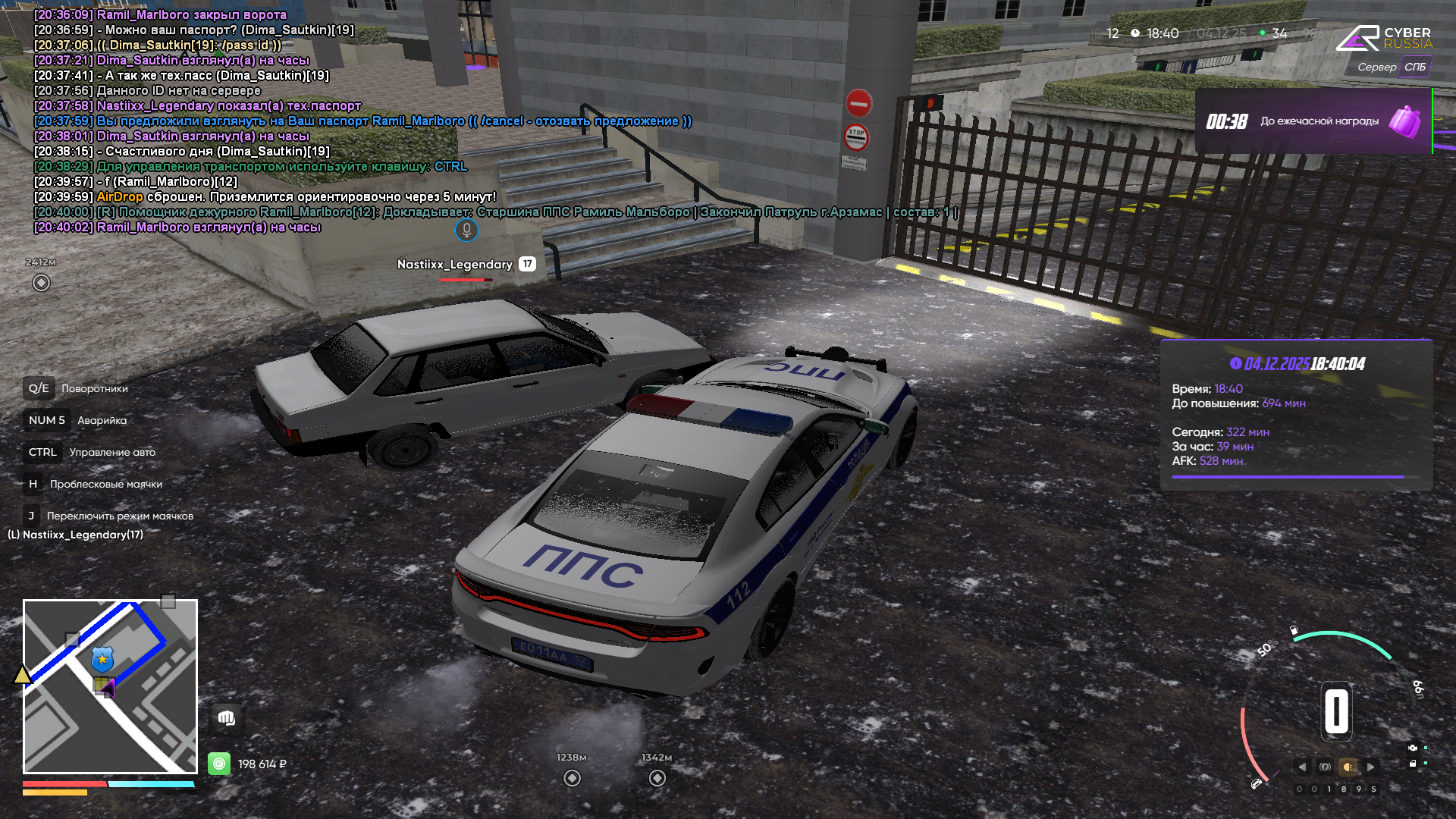Activate the right turn signal arrow
1456x819 pixels.
[x=1371, y=767]
